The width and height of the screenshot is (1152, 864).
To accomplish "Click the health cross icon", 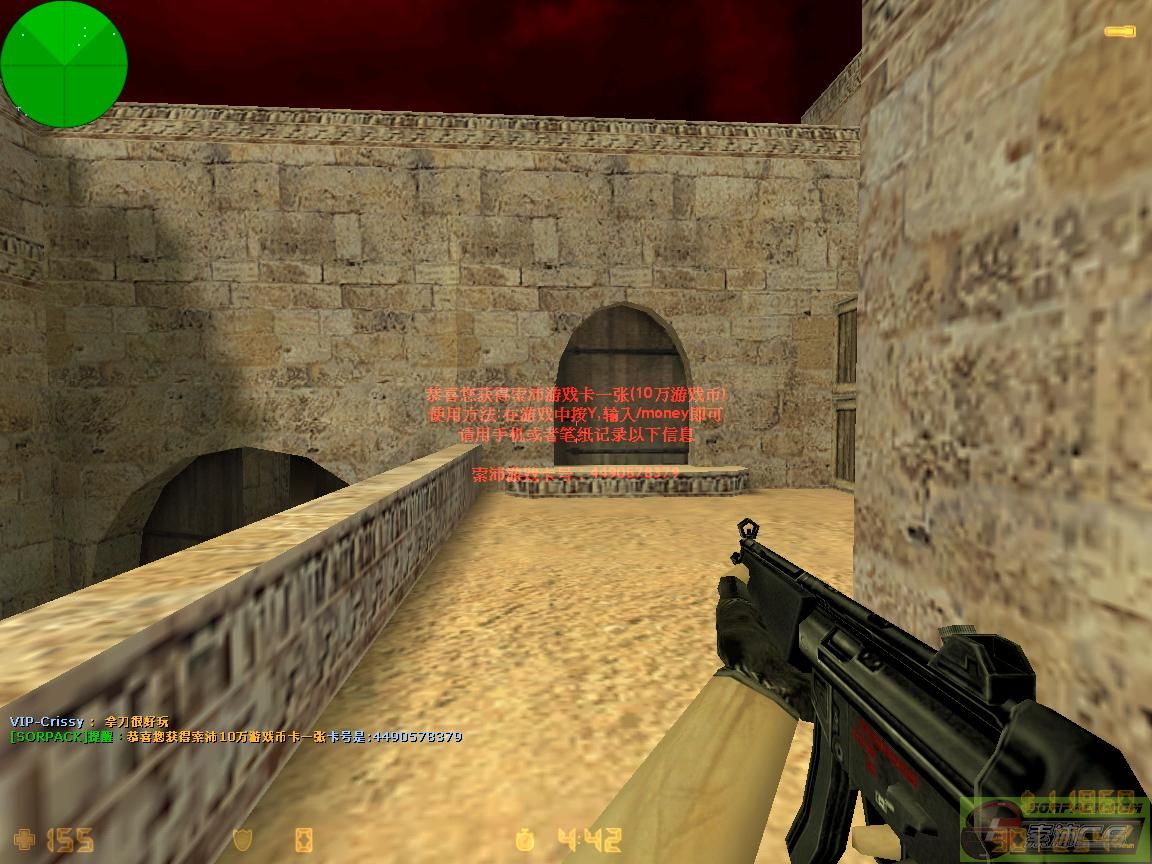I will [x=23, y=839].
